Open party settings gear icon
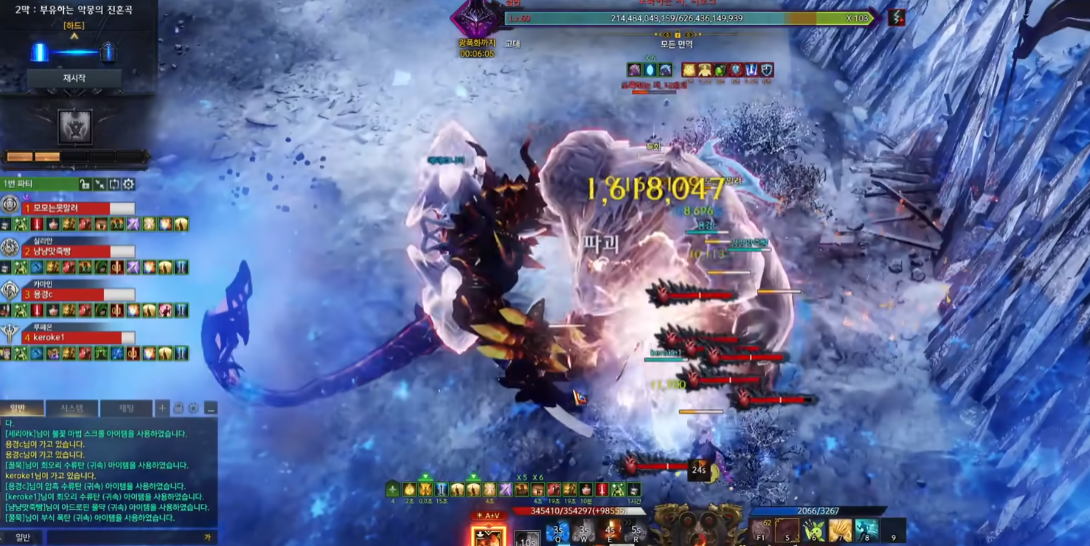This screenshot has height=546, width=1090. 129,184
